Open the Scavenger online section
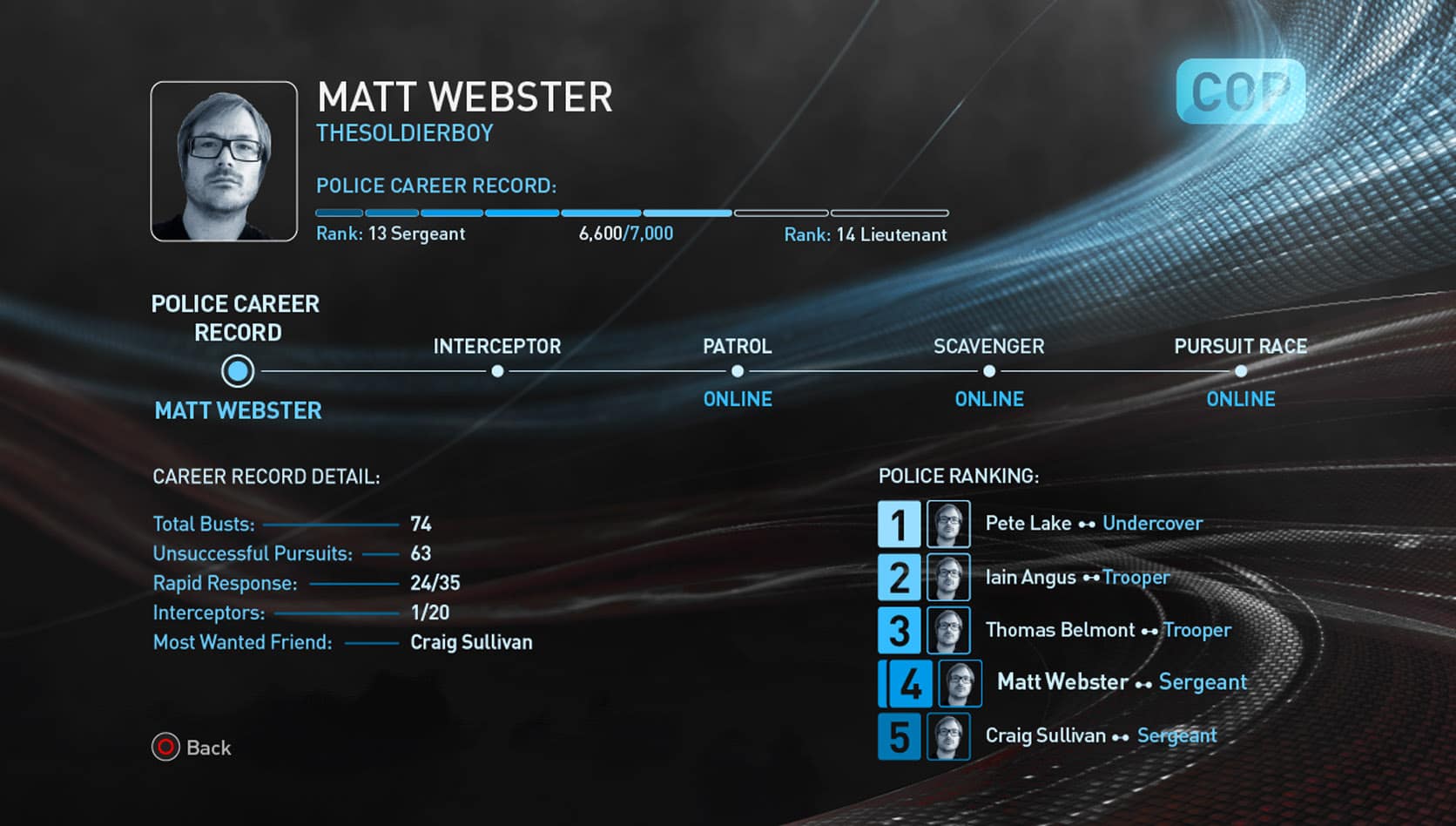 989,371
